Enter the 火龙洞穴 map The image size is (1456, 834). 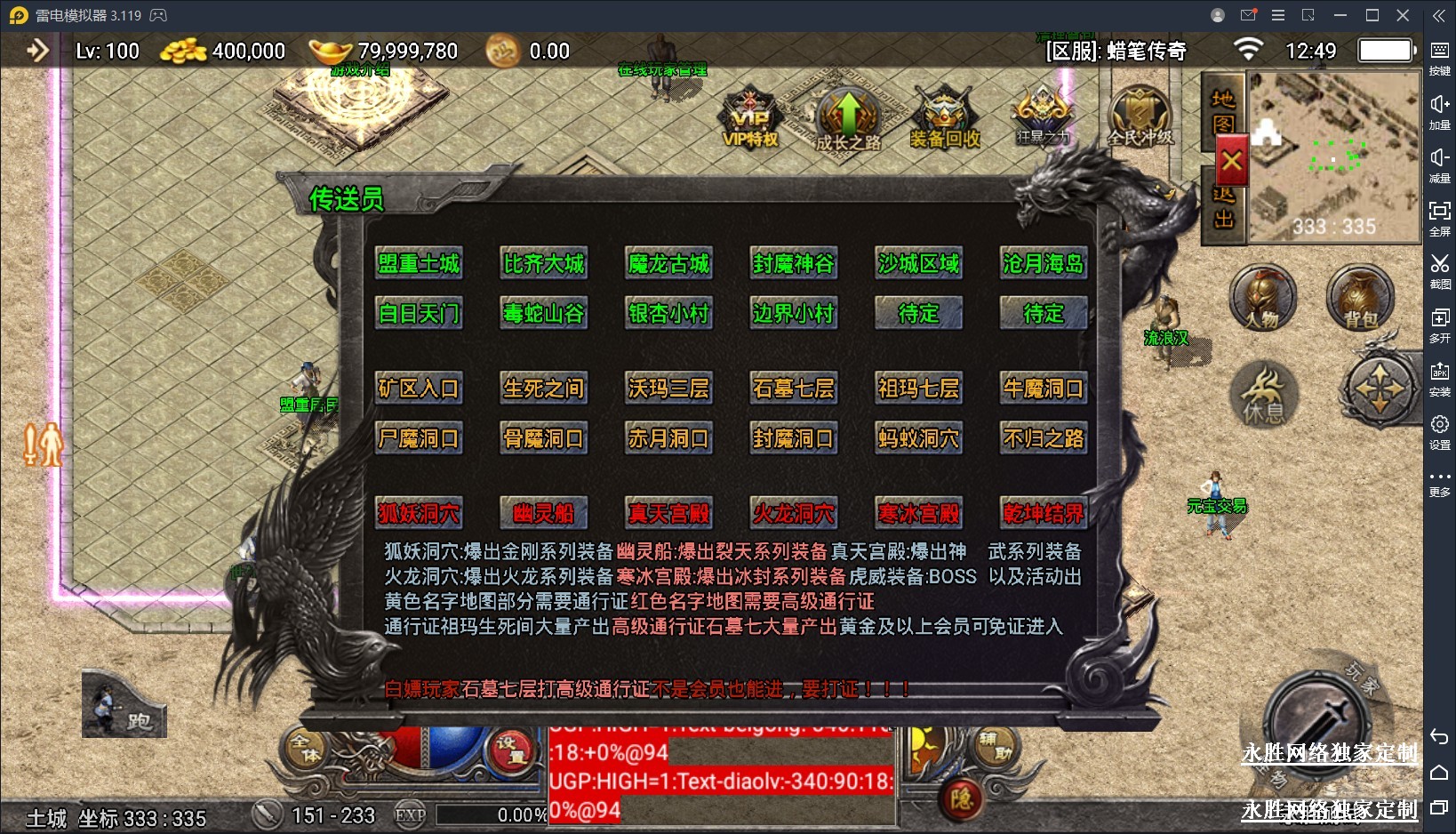[793, 513]
